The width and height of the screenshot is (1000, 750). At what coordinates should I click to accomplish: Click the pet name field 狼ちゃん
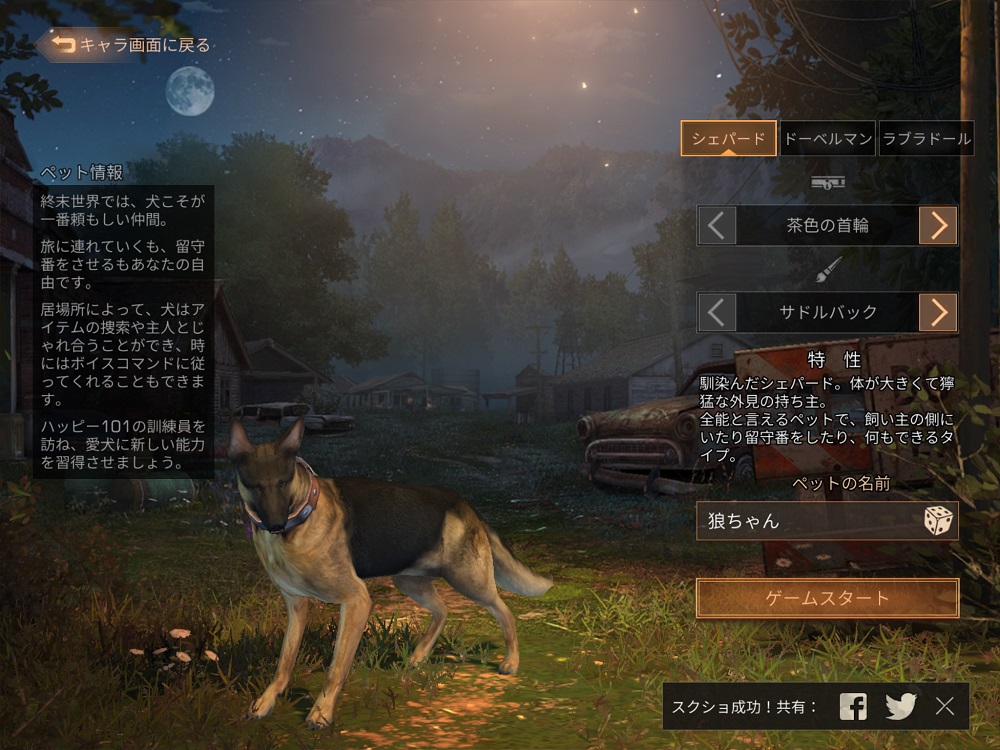(805, 521)
